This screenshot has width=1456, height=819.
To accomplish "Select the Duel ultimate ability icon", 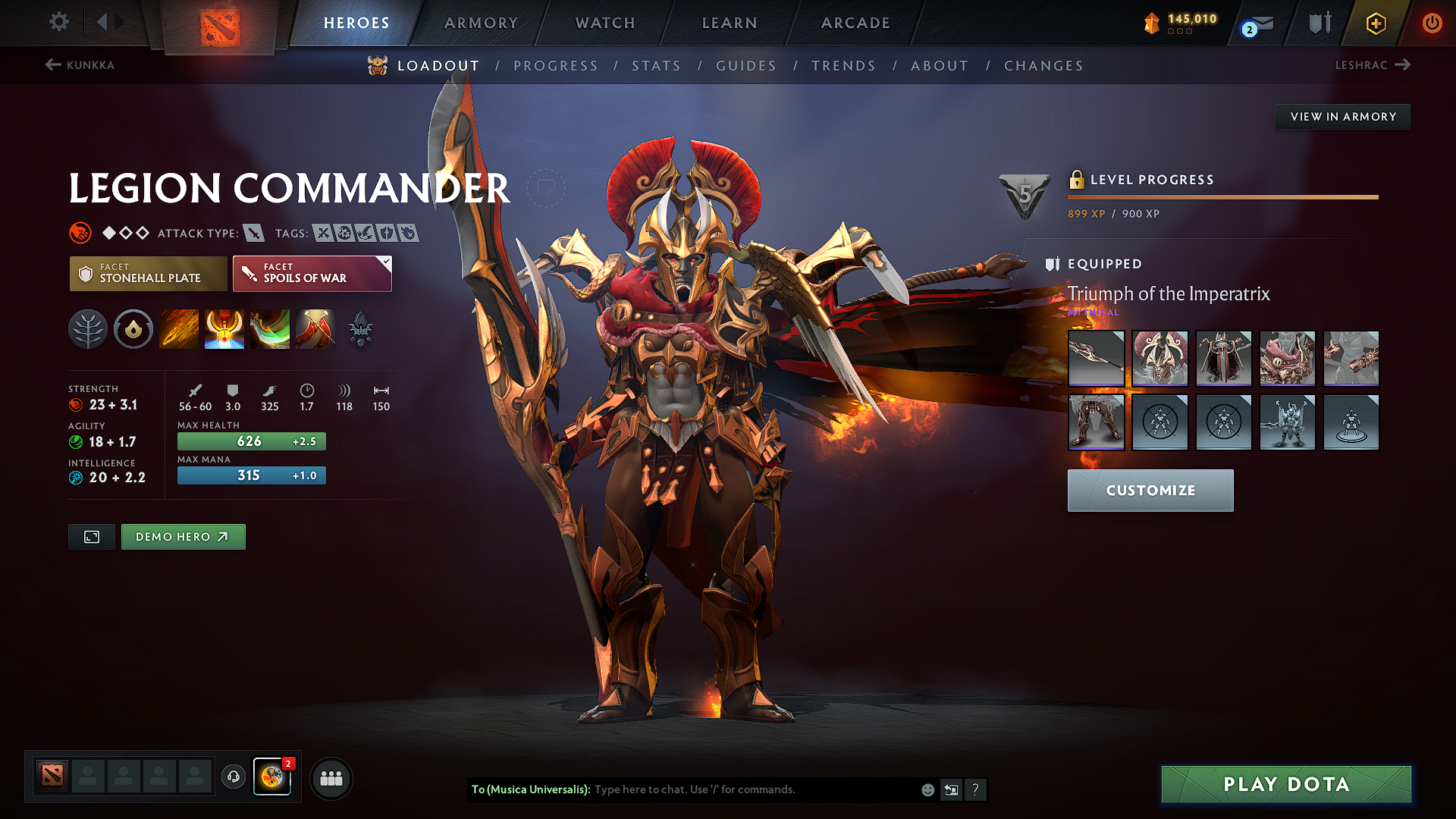I will tap(315, 329).
